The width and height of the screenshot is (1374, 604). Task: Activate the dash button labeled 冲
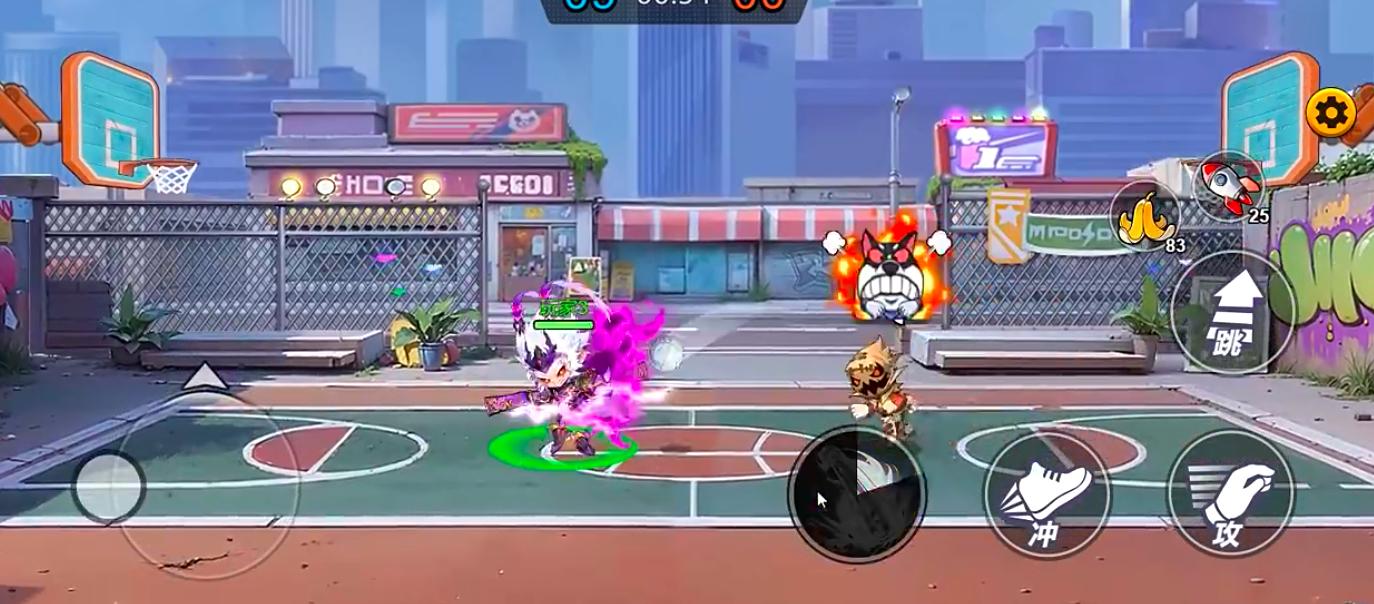click(x=1047, y=495)
